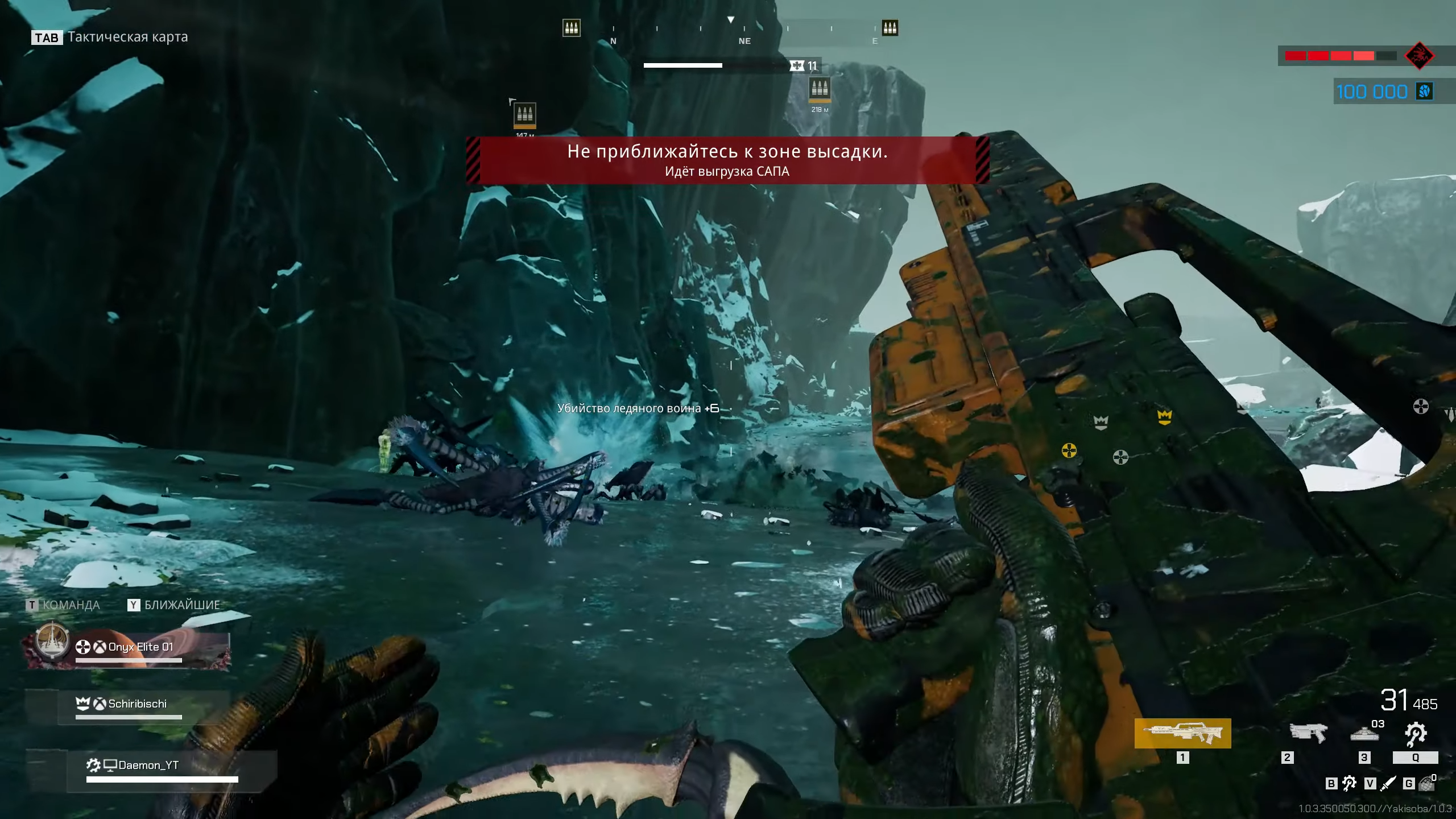
Task: Open the Тактическая карта label
Action: point(127,37)
